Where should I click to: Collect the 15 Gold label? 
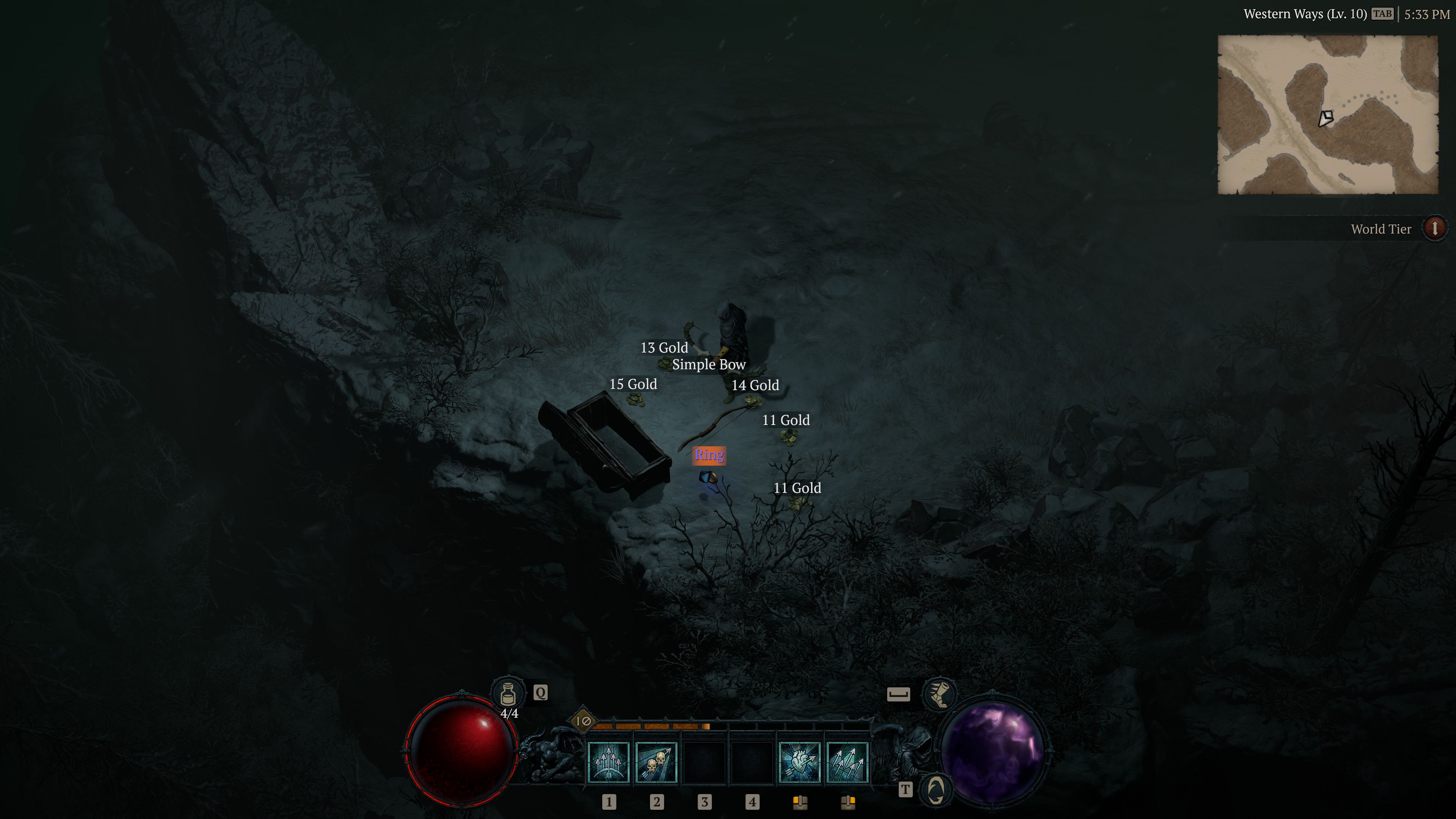pyautogui.click(x=633, y=384)
